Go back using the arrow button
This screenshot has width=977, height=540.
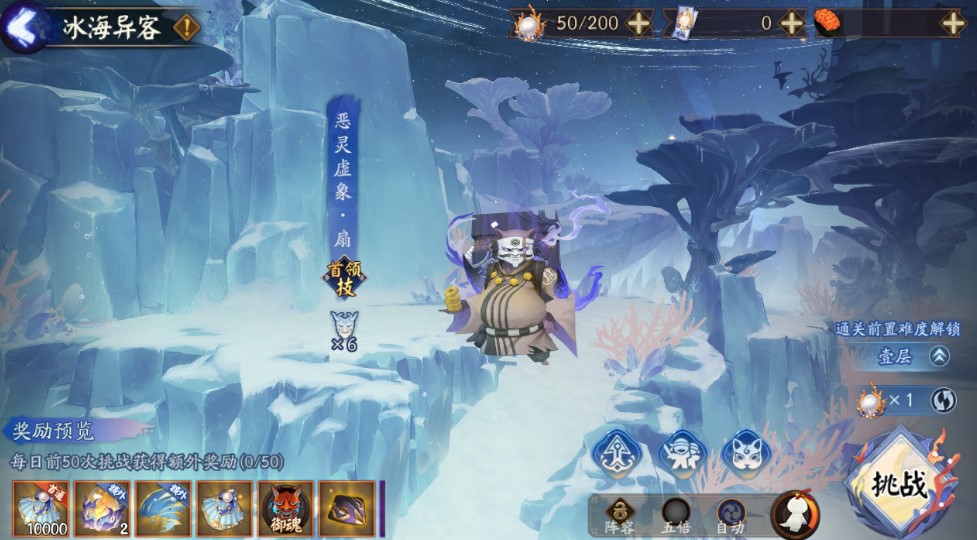point(24,26)
